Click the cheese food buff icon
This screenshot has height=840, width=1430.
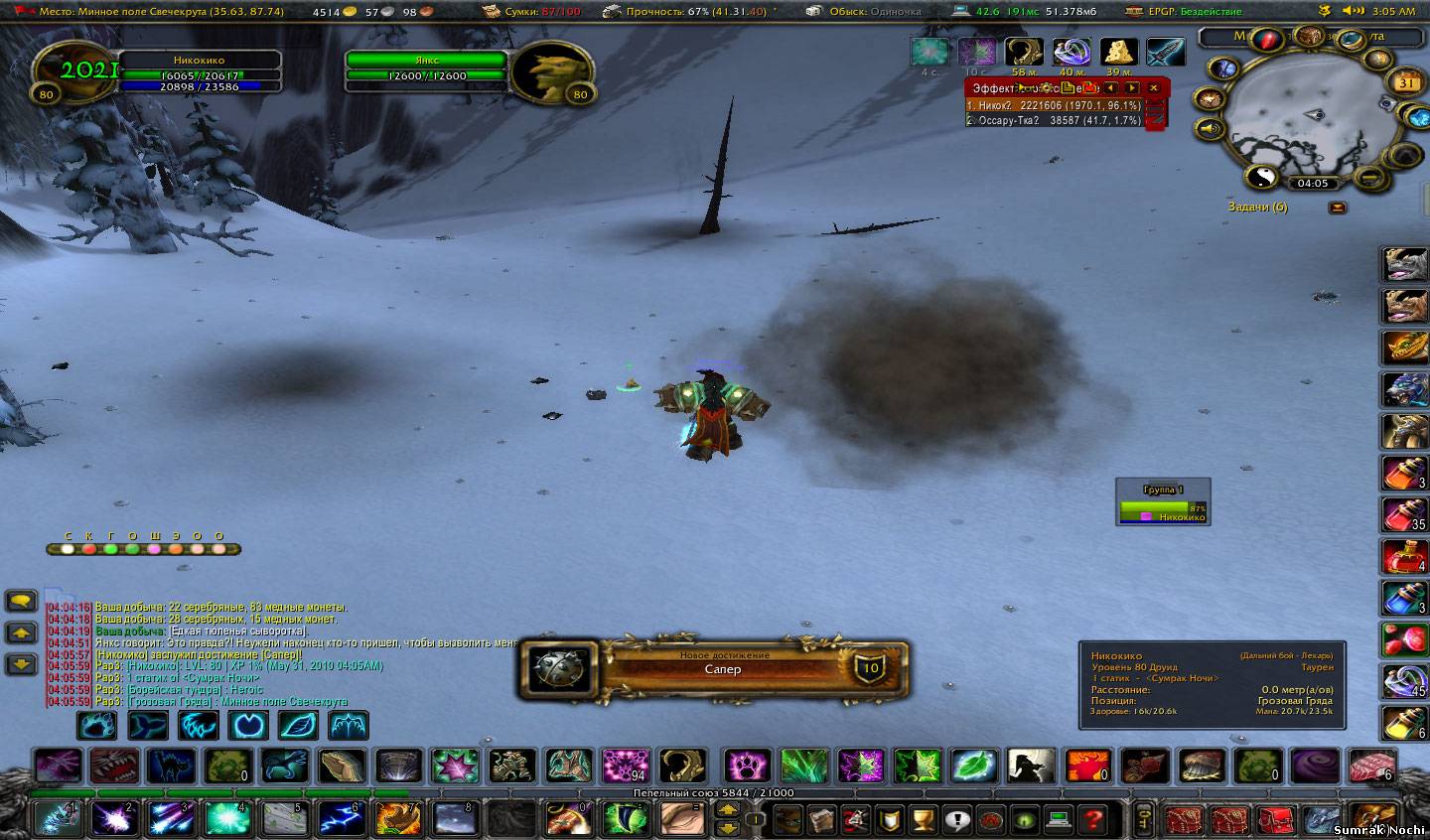[1118, 53]
